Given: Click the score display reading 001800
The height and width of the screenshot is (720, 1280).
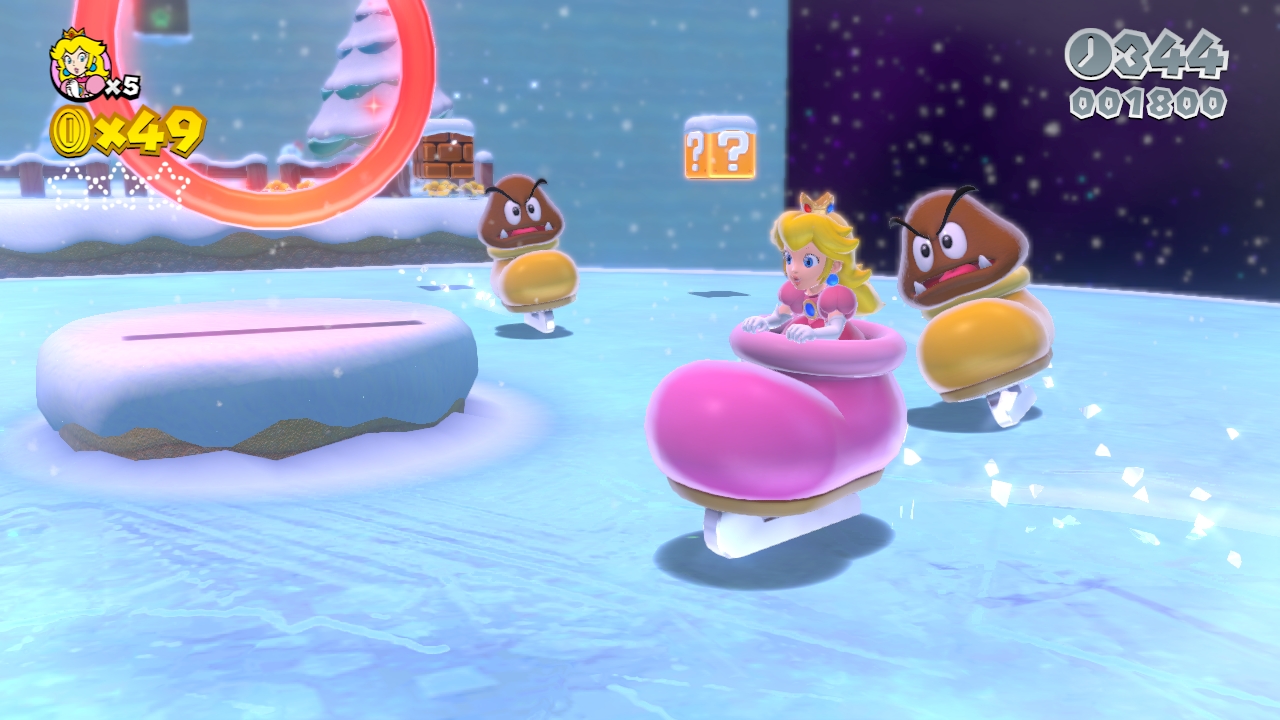Looking at the screenshot, I should click(1150, 100).
